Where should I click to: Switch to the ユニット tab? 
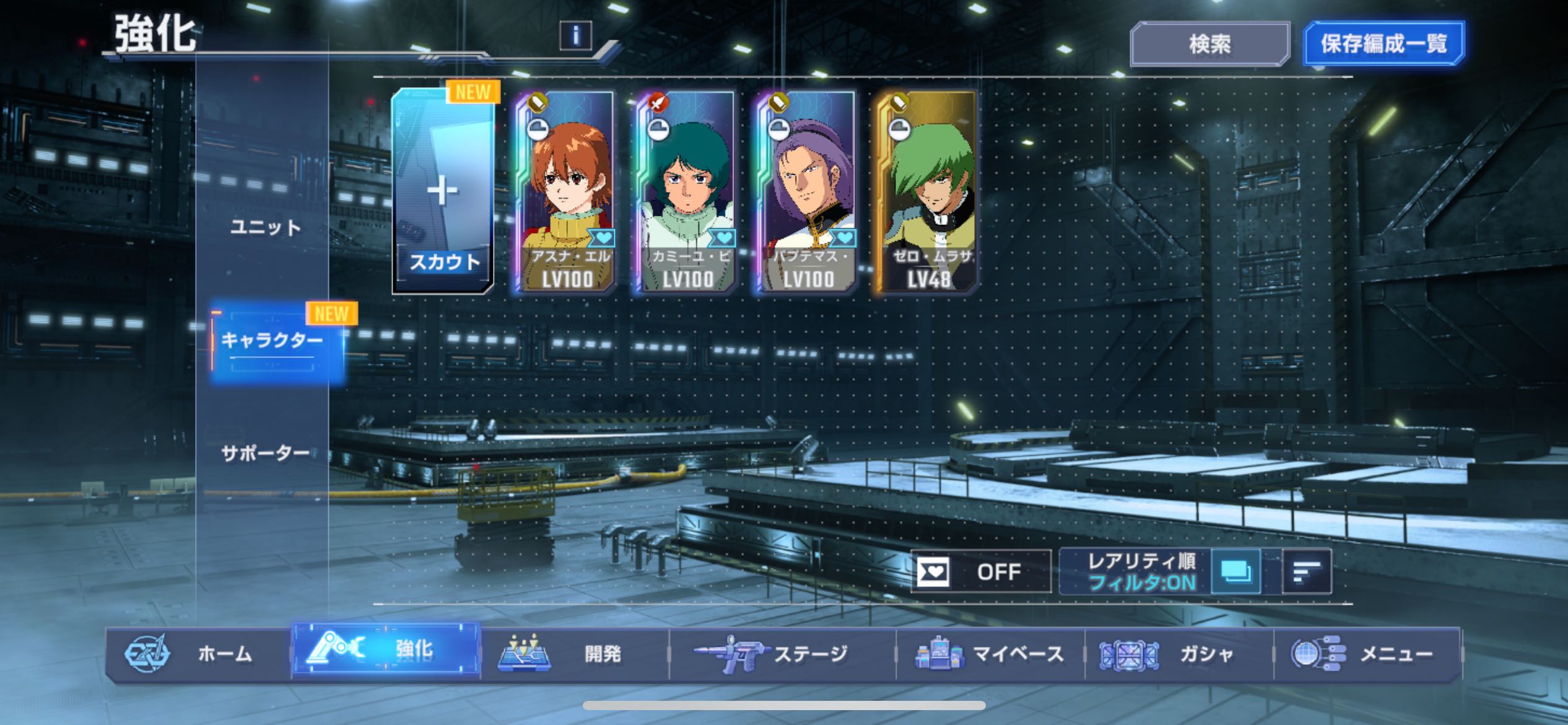(x=266, y=227)
